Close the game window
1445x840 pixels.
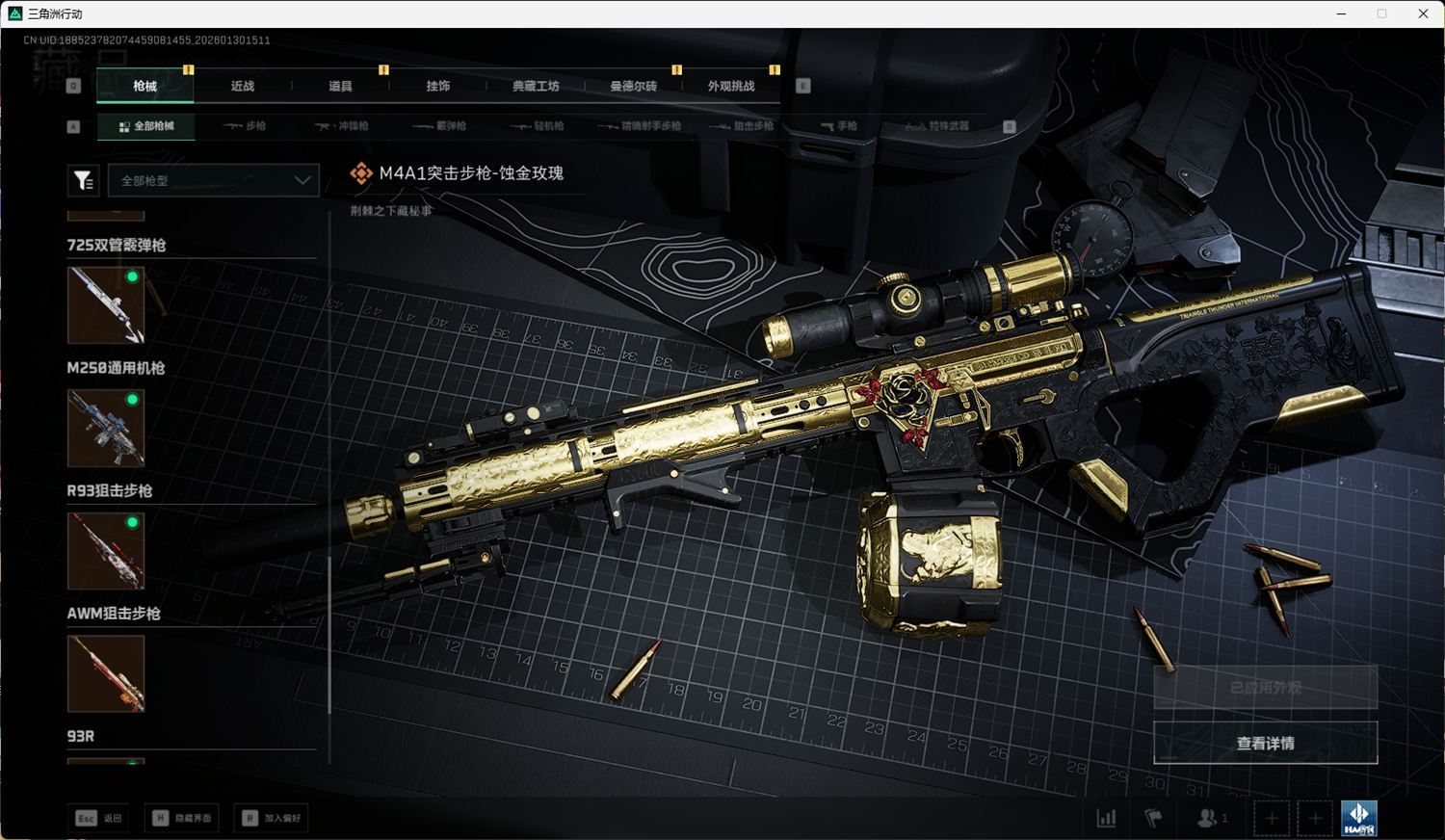(x=1423, y=13)
